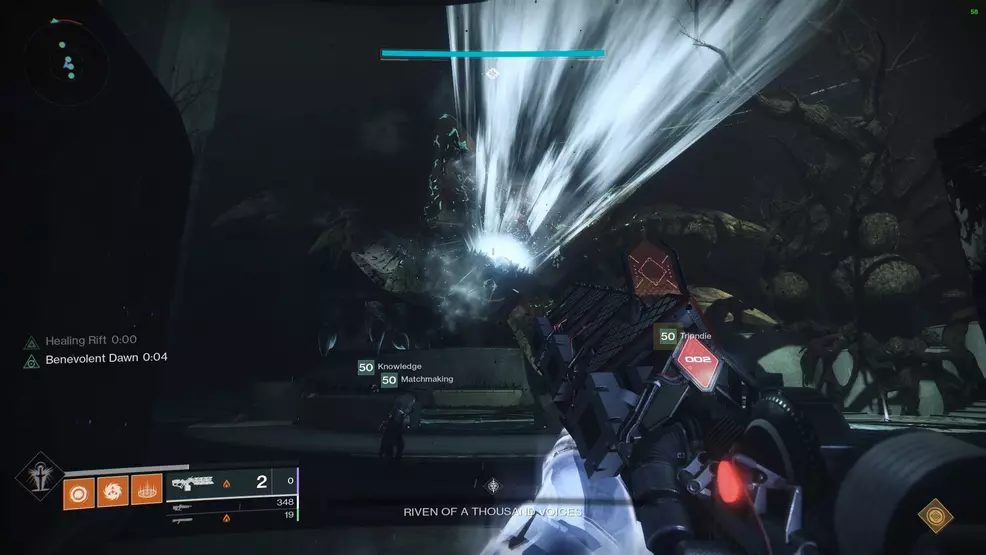Click the boss marker above Riven's name
Screen dimensions: 986x555
[x=492, y=486]
